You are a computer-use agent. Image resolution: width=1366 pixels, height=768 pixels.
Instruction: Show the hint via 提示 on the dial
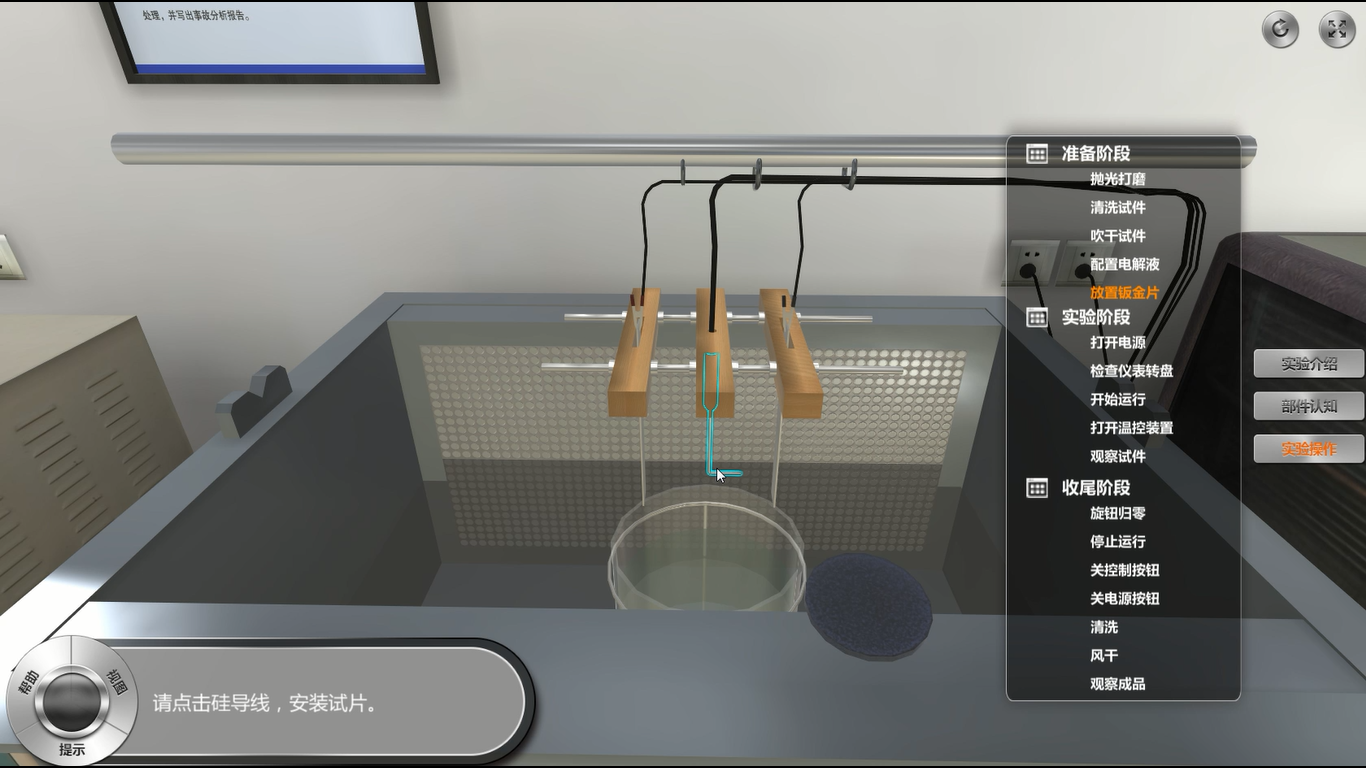[x=72, y=749]
